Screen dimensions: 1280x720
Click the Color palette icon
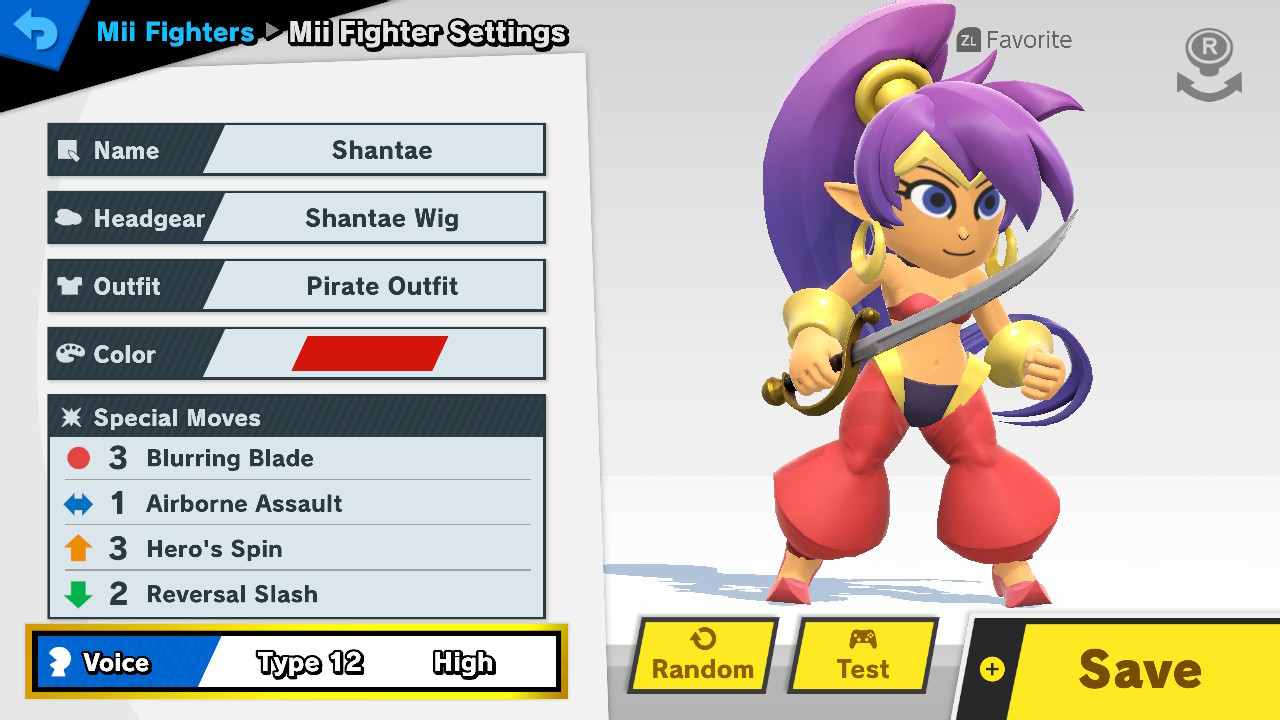(x=70, y=353)
